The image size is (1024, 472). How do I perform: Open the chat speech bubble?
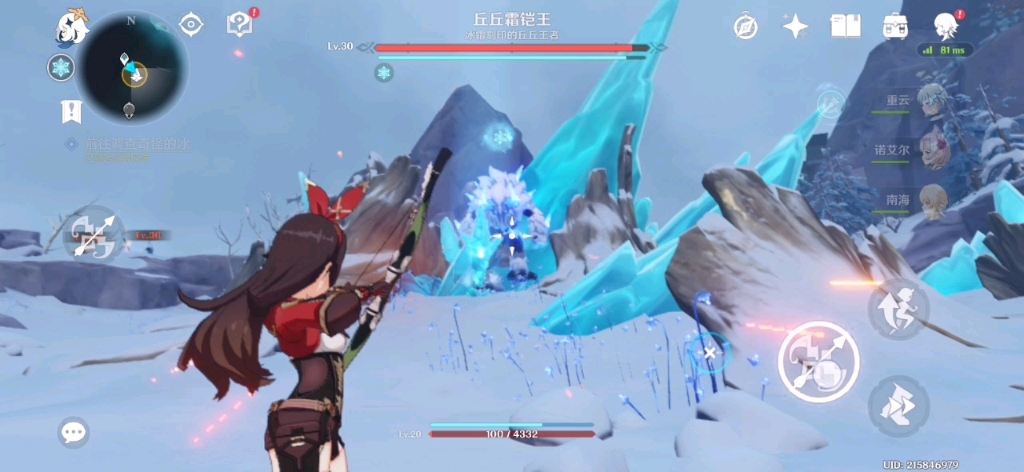point(73,432)
